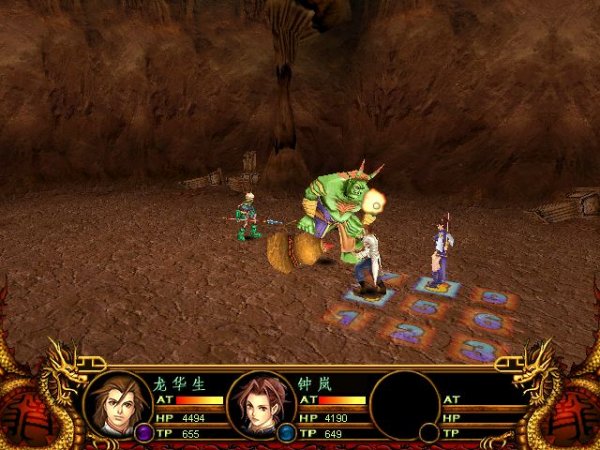Click the blue orb beside Zhong Lan's portrait
The width and height of the screenshot is (600, 450).
point(287,433)
